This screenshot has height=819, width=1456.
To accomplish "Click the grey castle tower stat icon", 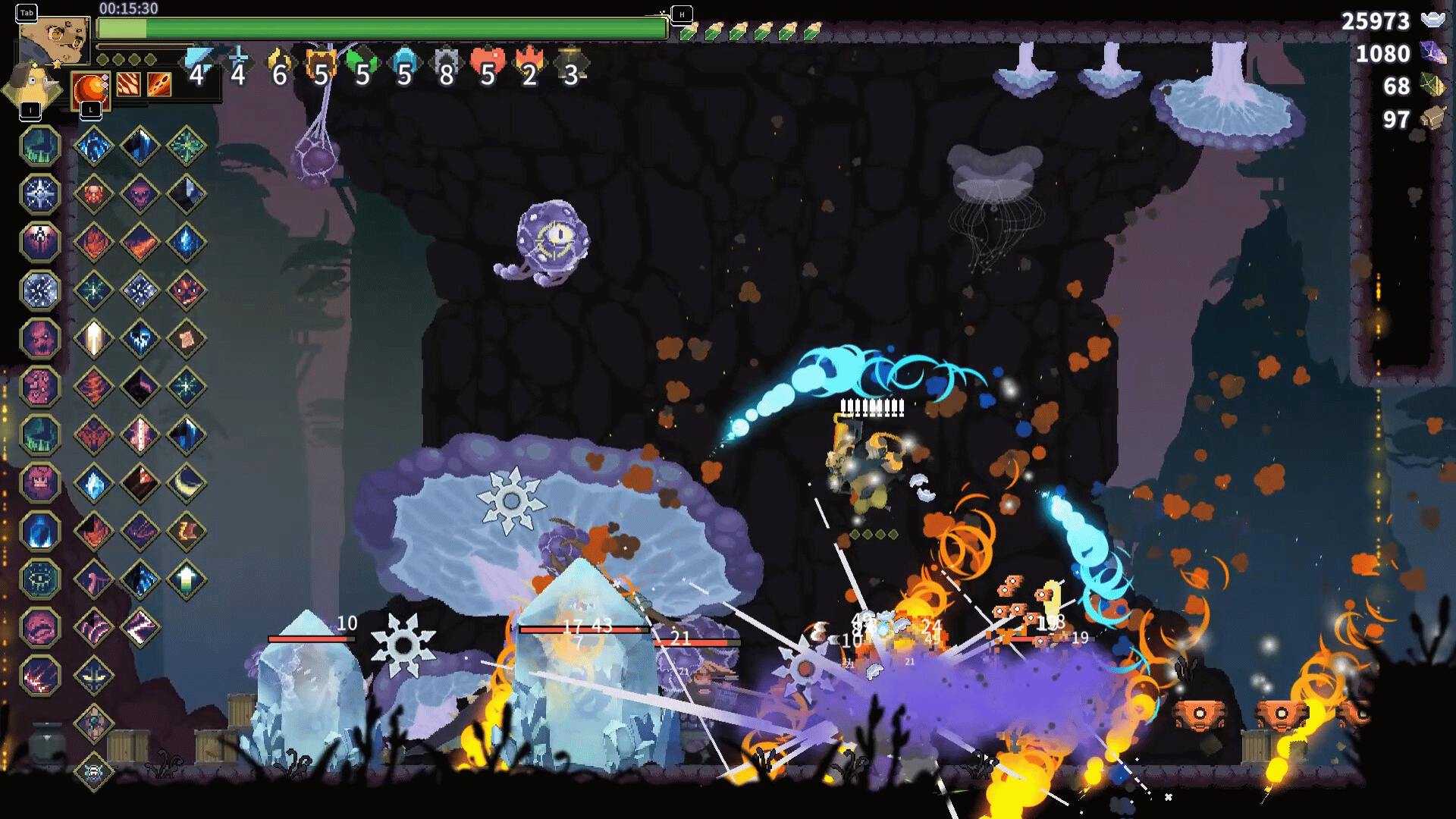I will pos(445,64).
